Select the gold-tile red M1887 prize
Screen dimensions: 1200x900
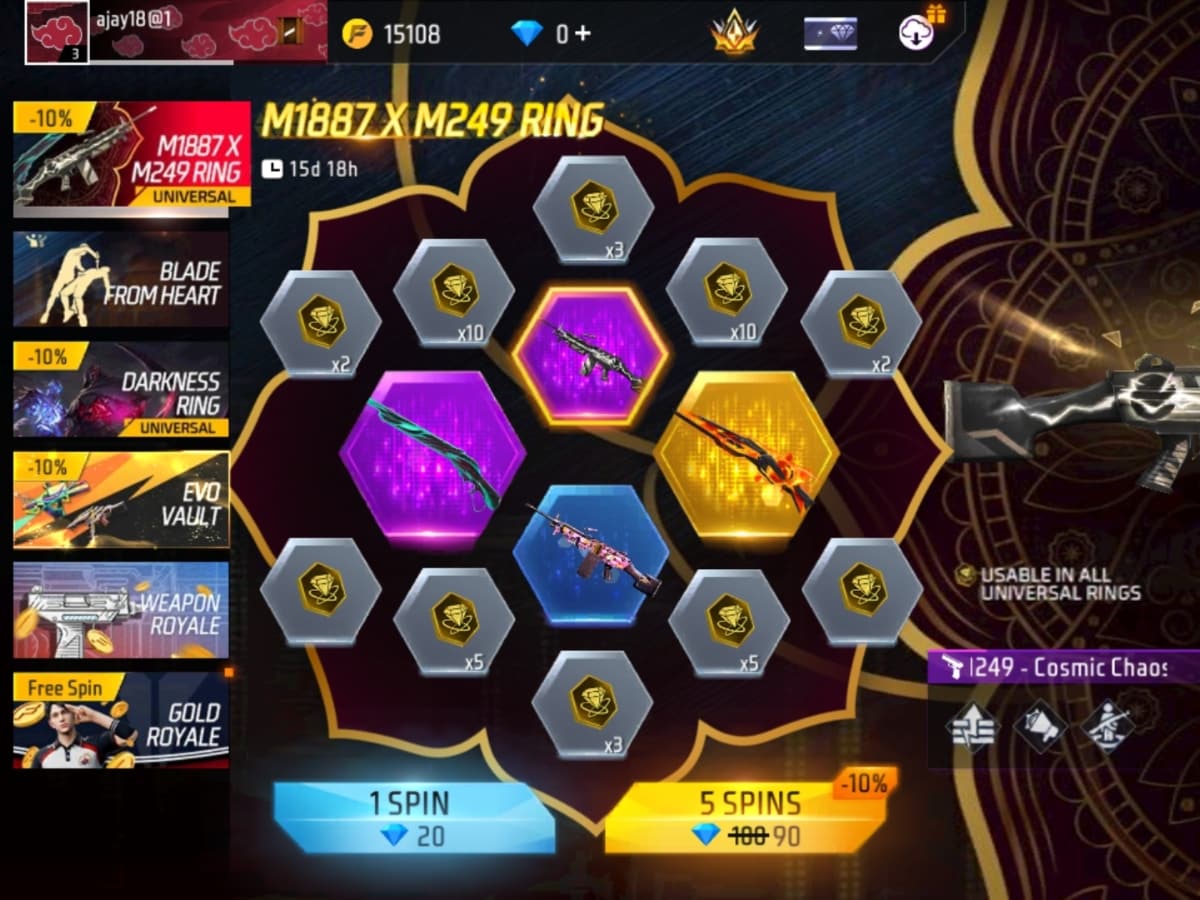click(x=747, y=456)
